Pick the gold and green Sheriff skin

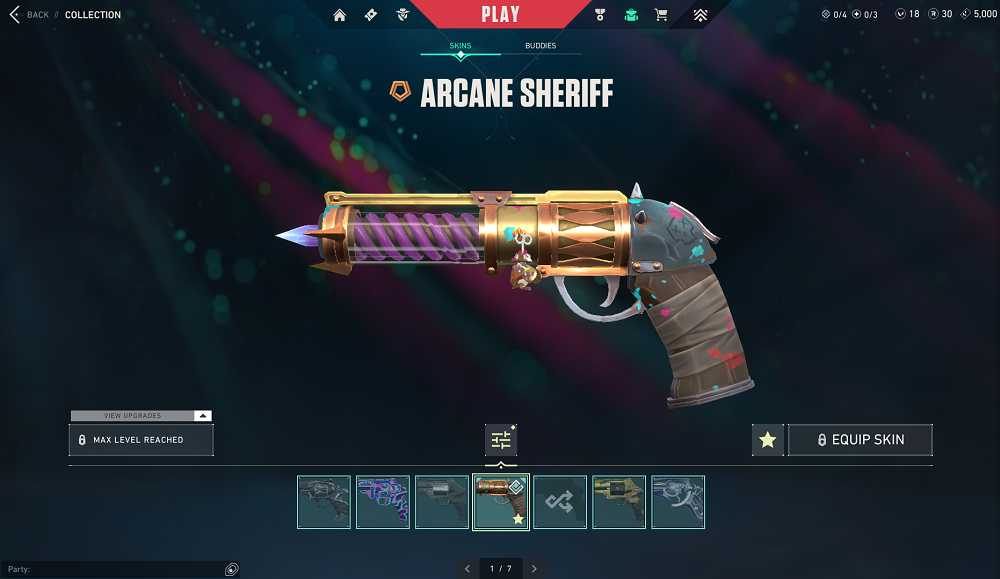(x=619, y=502)
